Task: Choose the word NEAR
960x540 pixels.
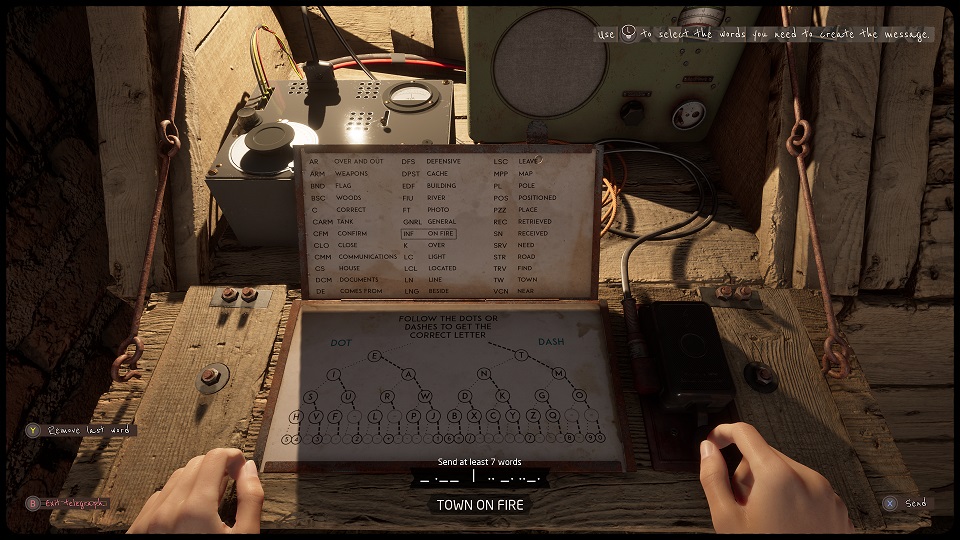Action: pyautogui.click(x=526, y=291)
